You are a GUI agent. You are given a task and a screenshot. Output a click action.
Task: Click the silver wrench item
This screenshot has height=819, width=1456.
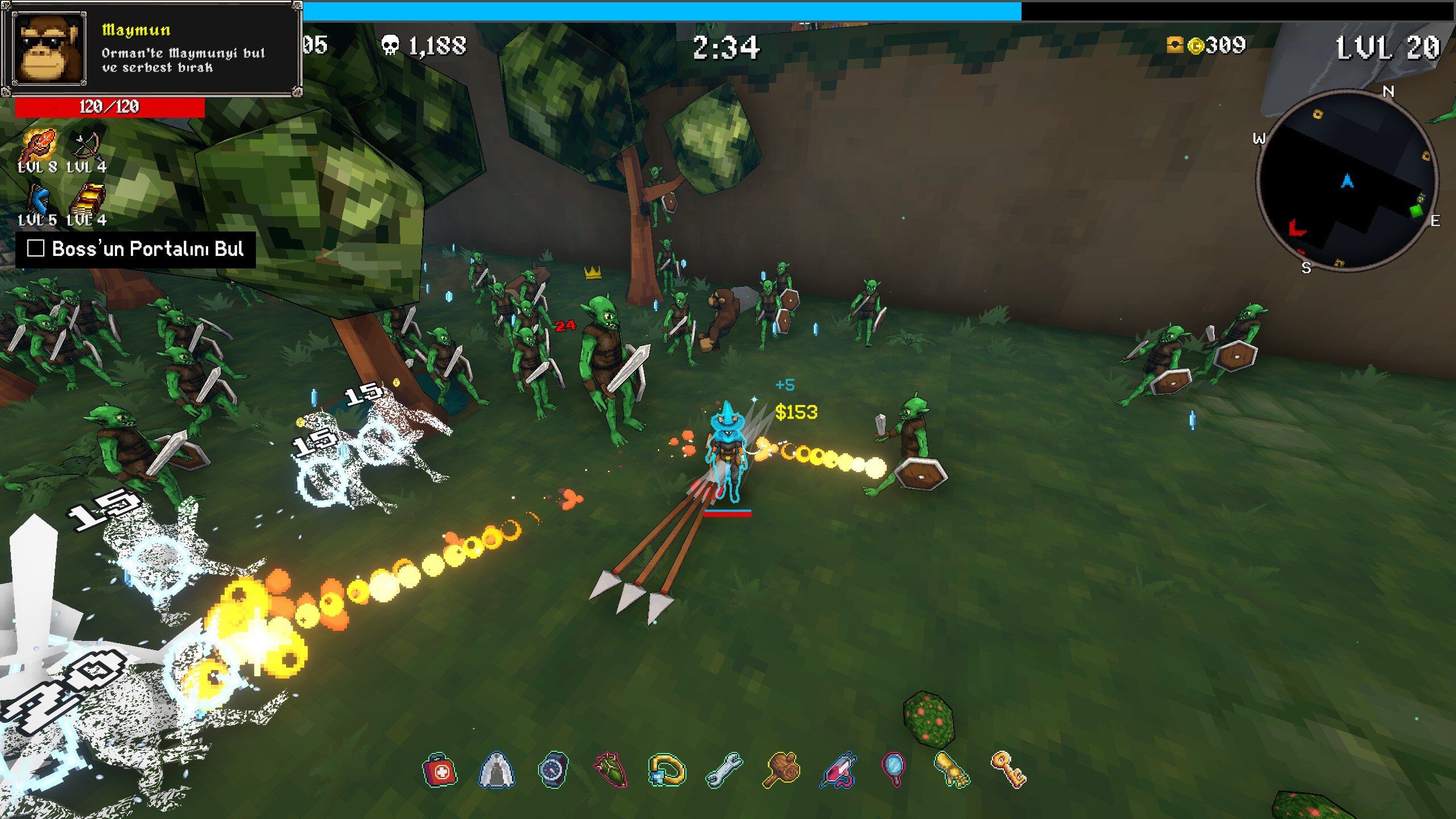[723, 771]
